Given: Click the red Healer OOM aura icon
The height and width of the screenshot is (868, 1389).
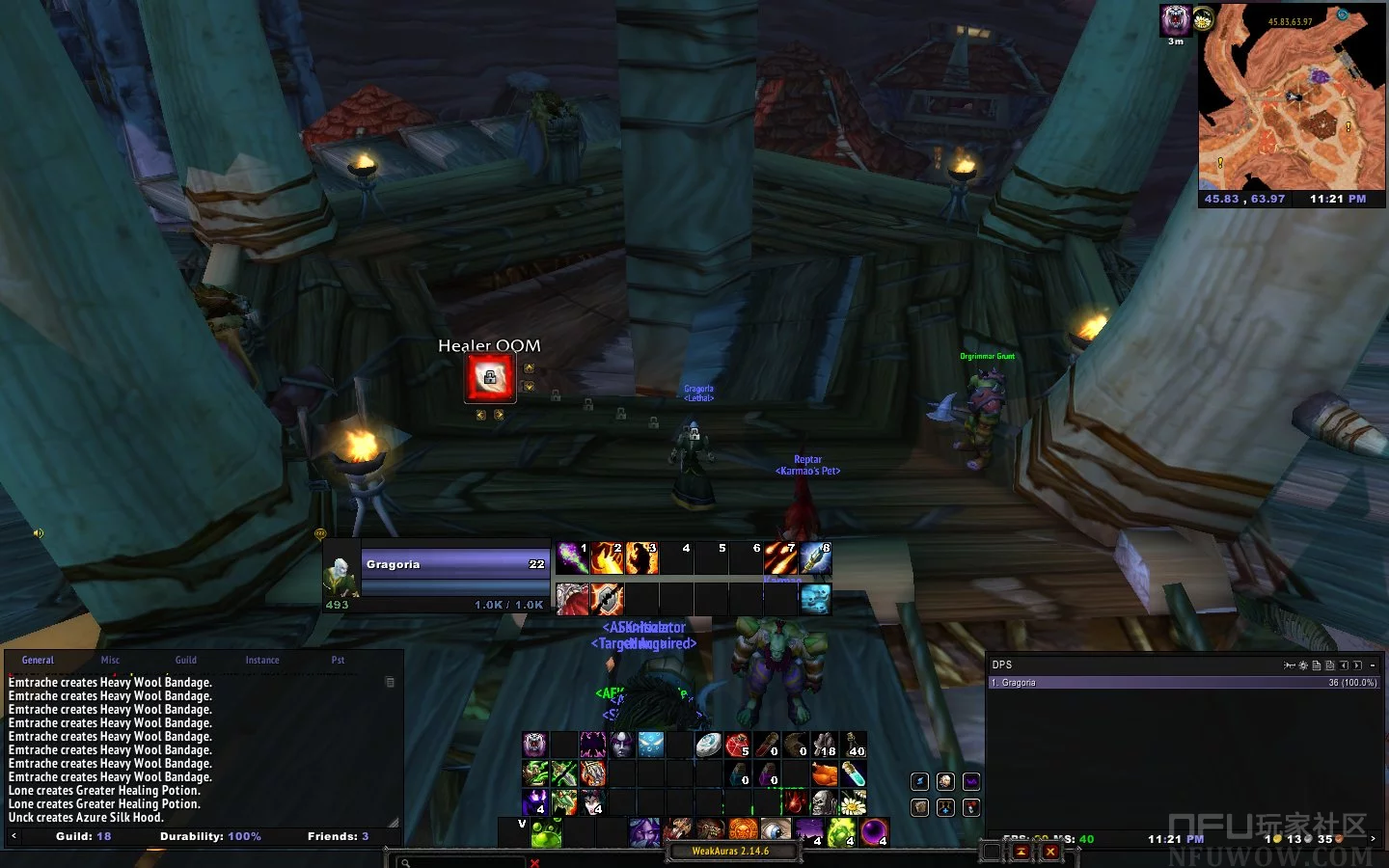Looking at the screenshot, I should coord(490,378).
